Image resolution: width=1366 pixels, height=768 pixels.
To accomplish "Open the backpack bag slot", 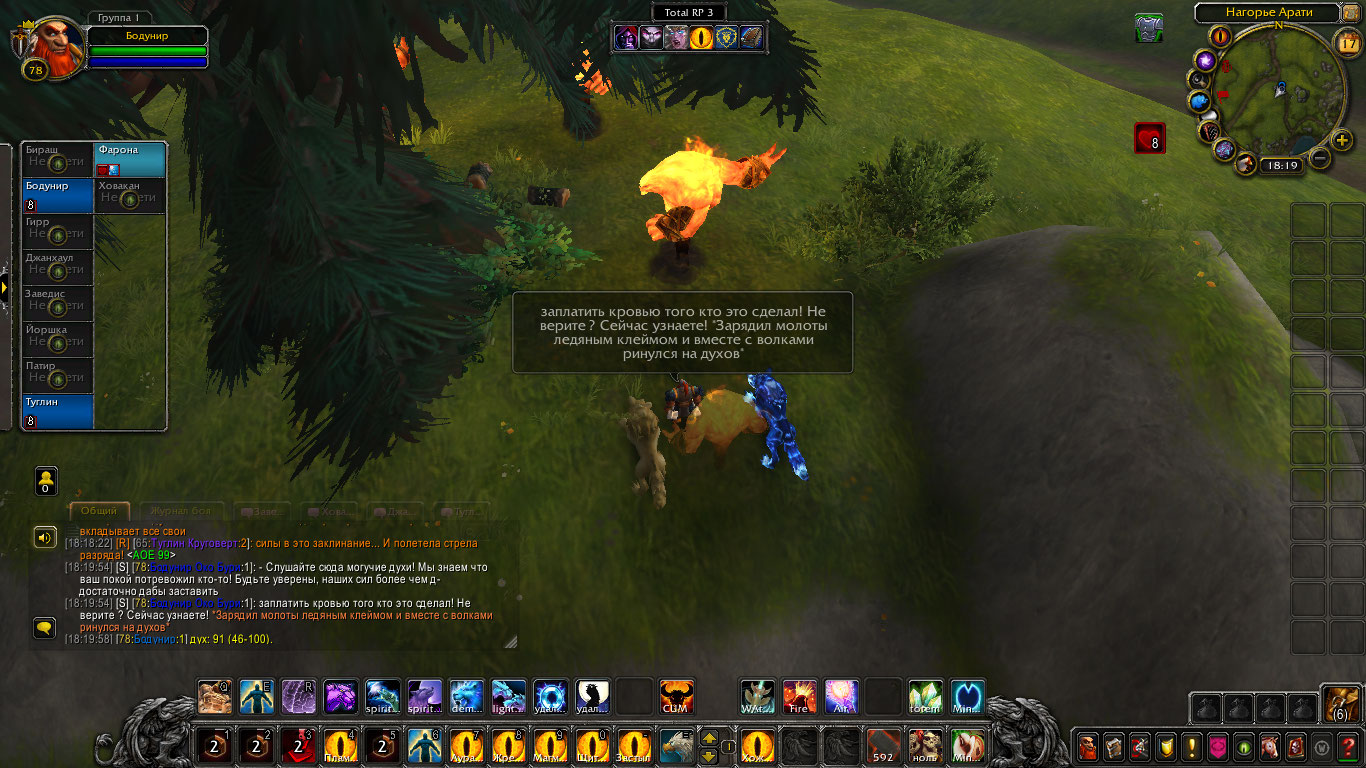I will click(1340, 704).
